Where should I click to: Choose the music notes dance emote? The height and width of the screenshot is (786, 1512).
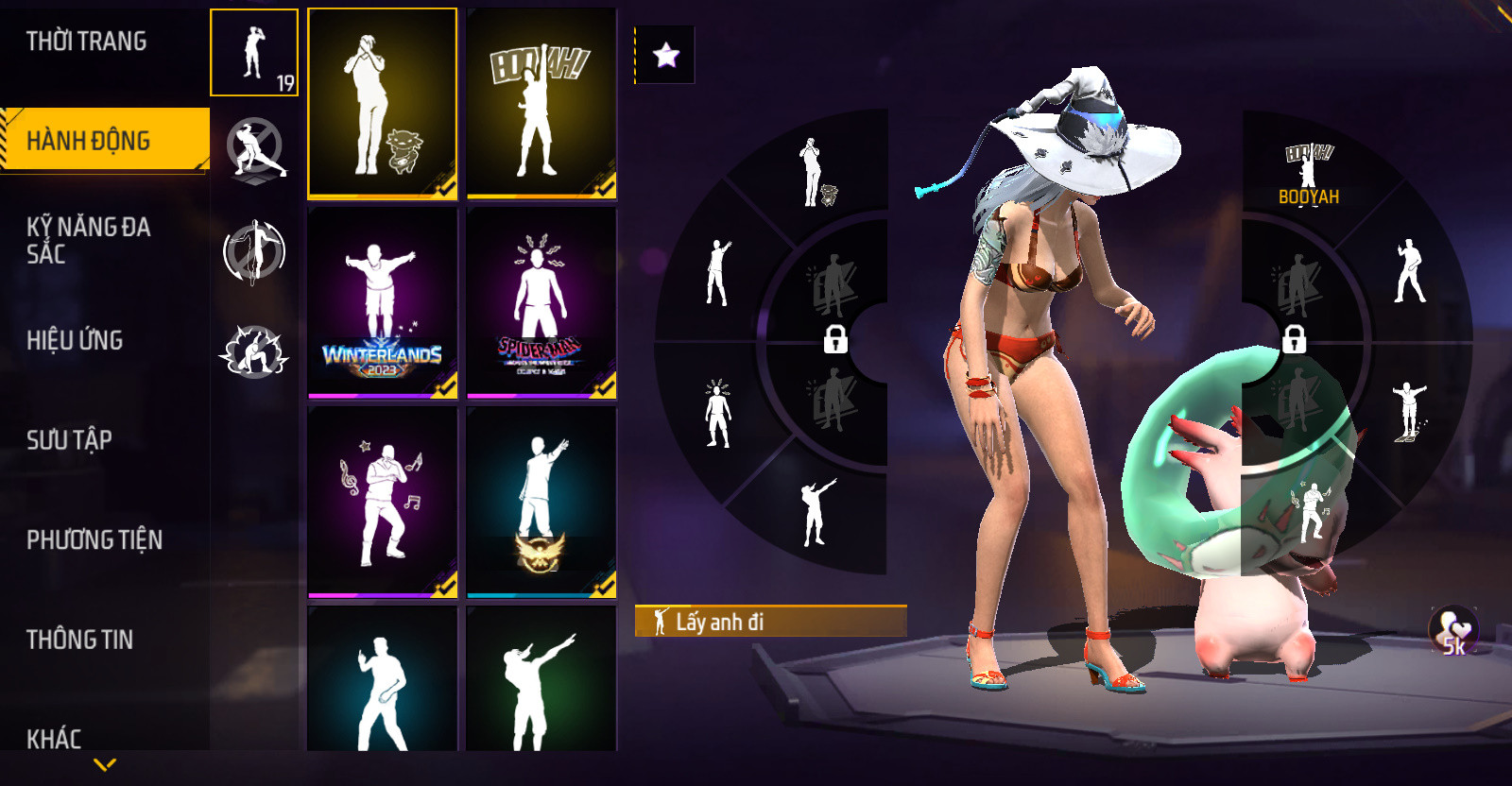coord(382,502)
